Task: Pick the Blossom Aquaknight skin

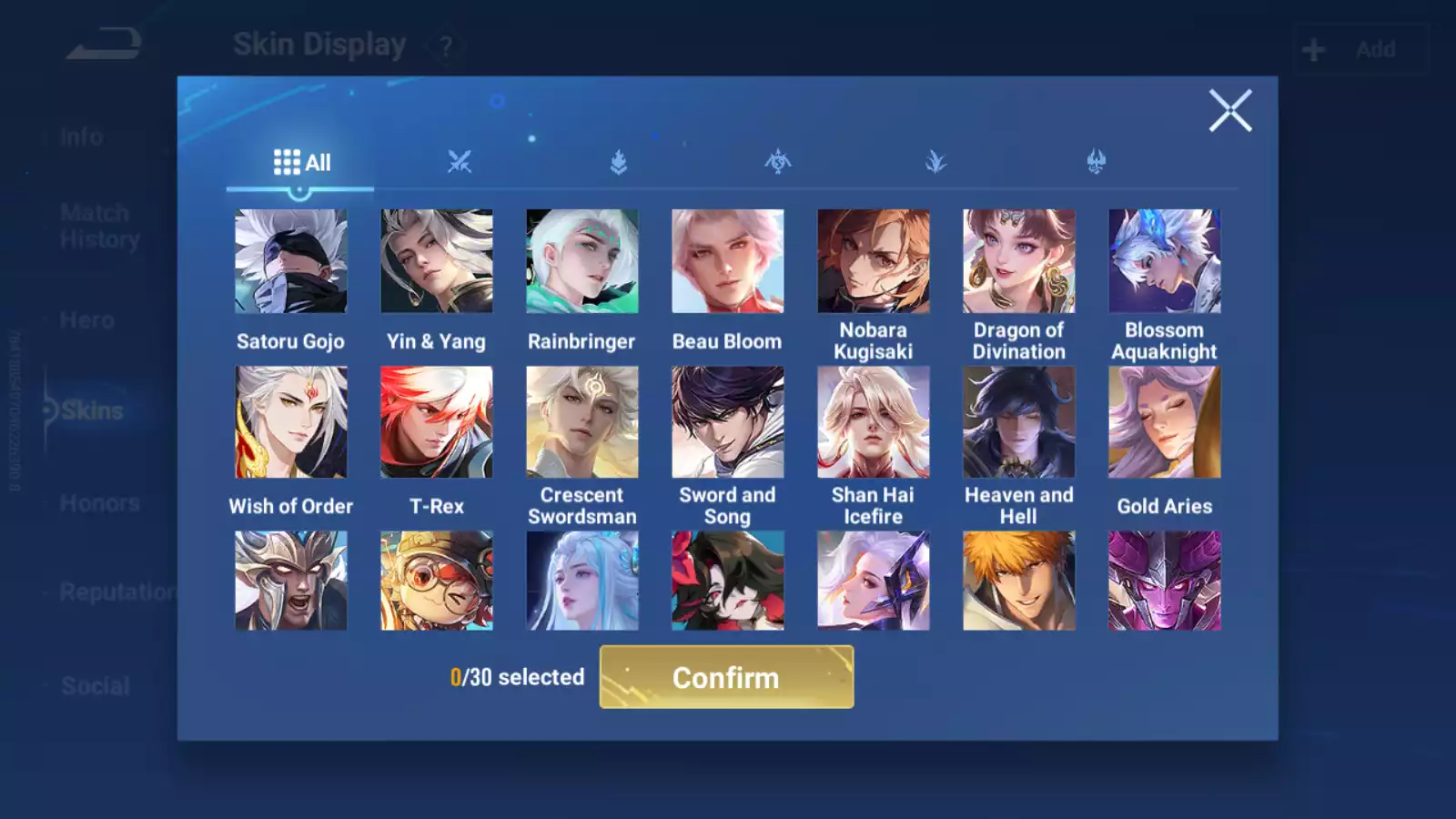Action: coord(1165,261)
